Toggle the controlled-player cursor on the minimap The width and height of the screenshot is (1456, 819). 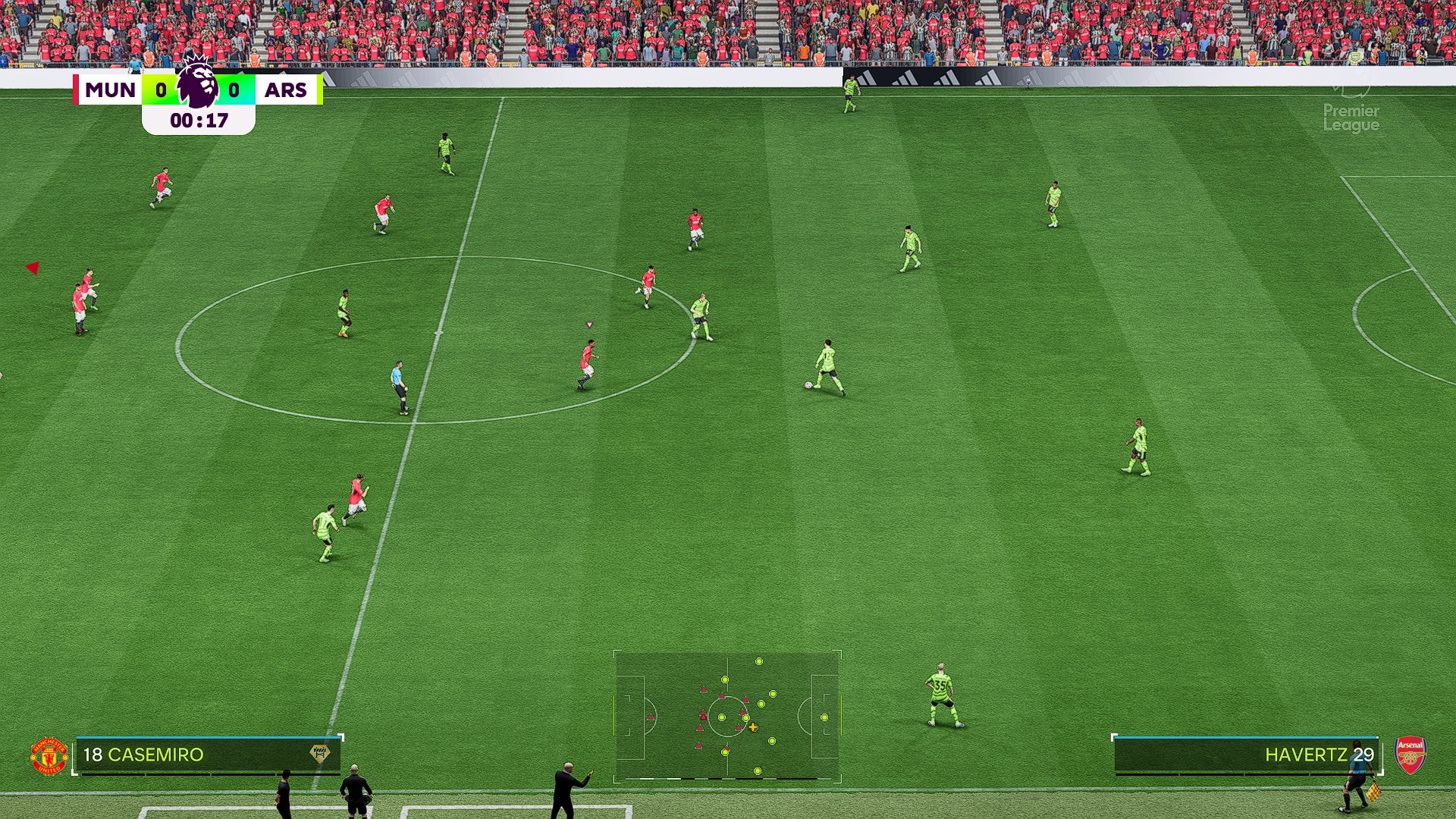[752, 726]
